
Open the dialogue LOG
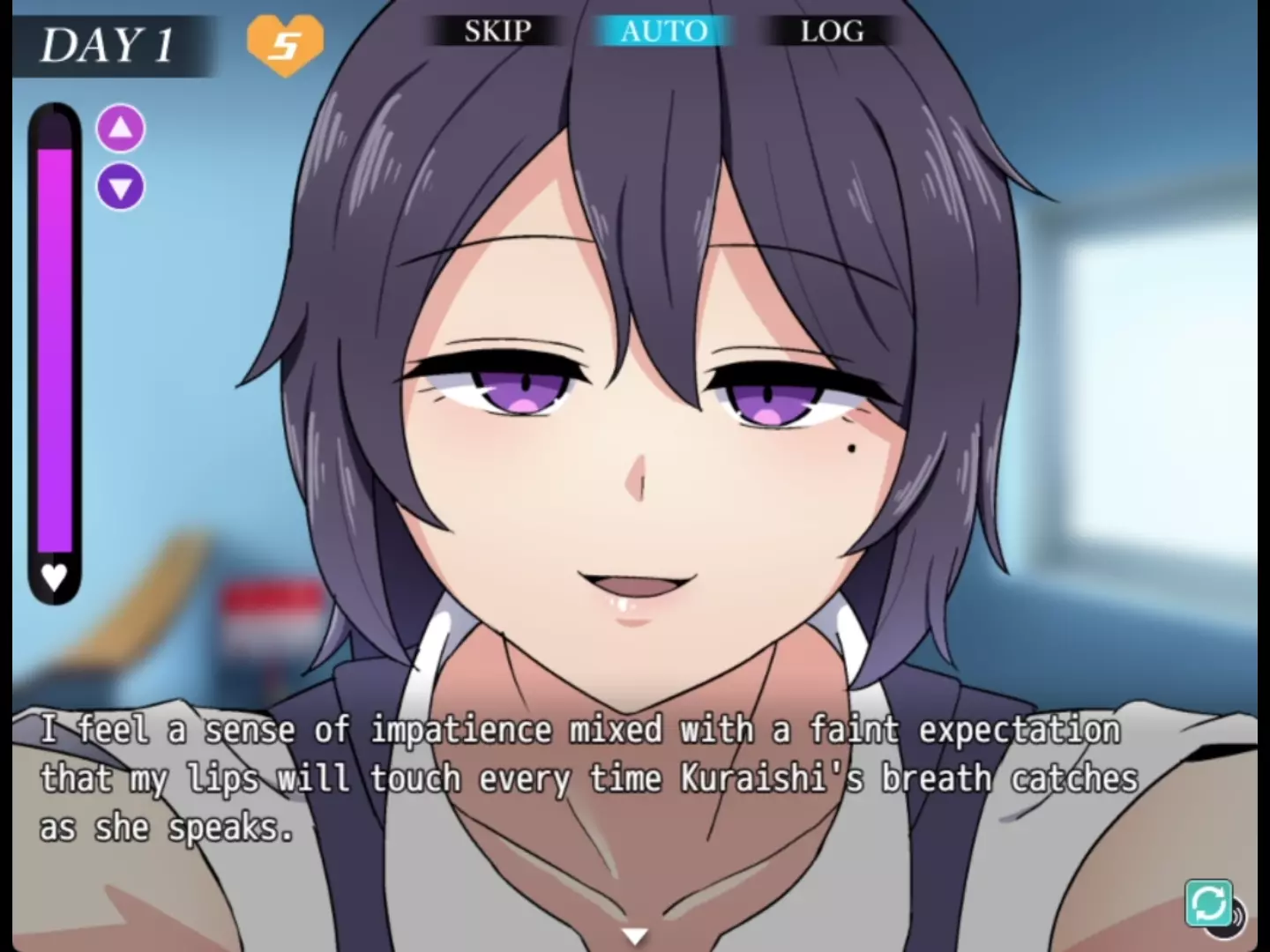pyautogui.click(x=832, y=32)
